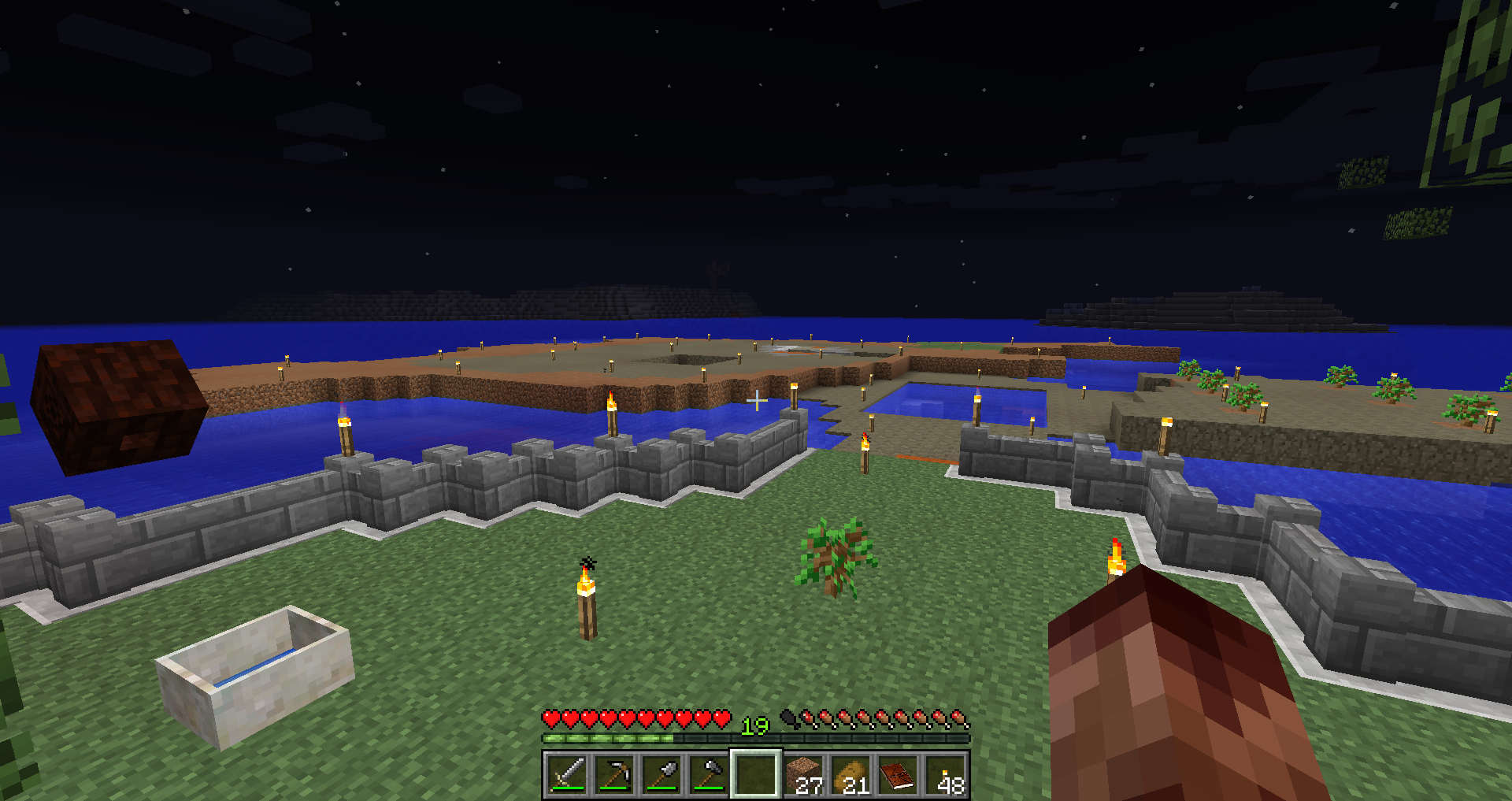Pick the bread stack of 21

point(851,774)
